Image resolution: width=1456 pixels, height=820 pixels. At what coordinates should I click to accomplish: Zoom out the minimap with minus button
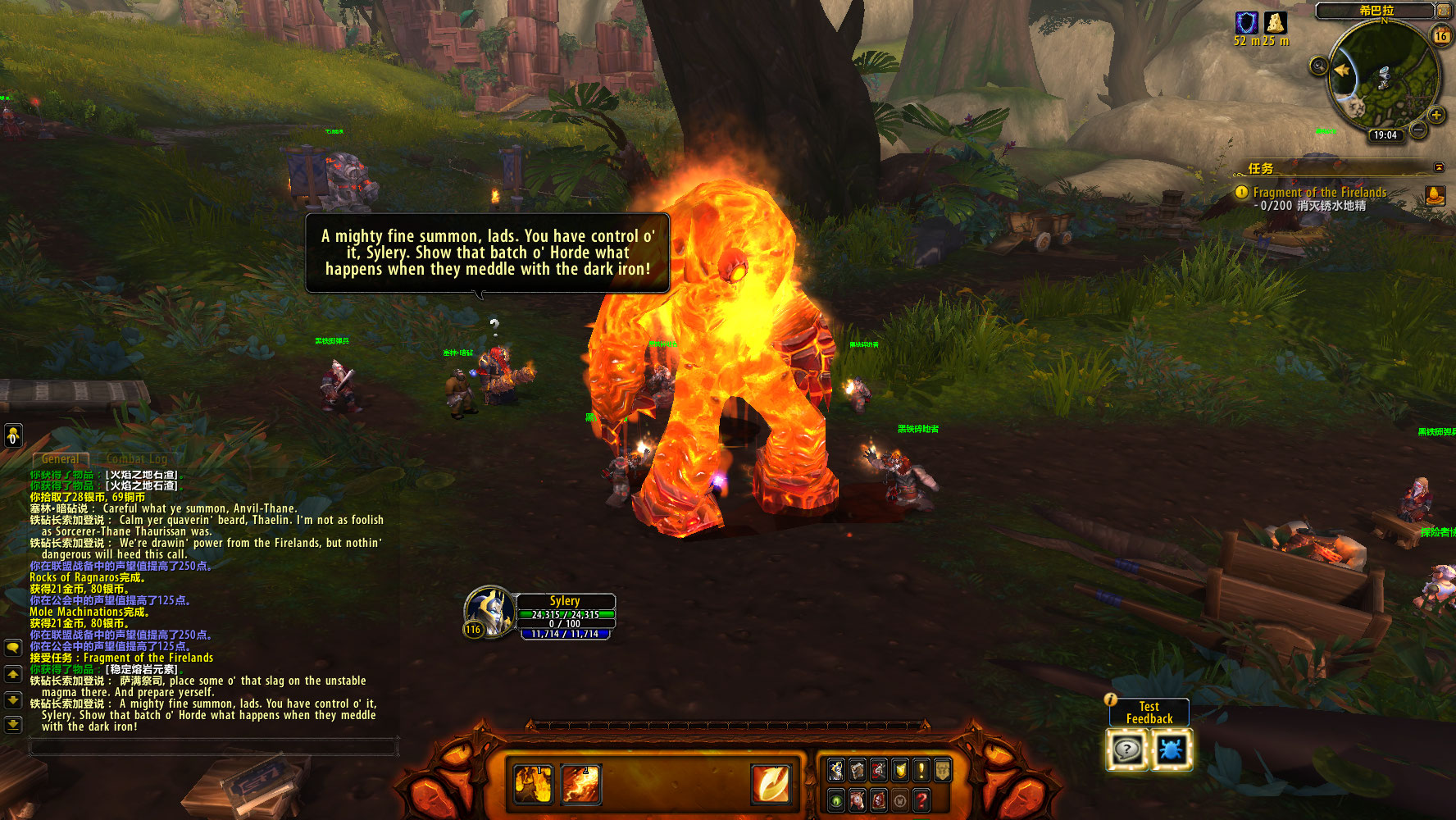[x=1418, y=129]
